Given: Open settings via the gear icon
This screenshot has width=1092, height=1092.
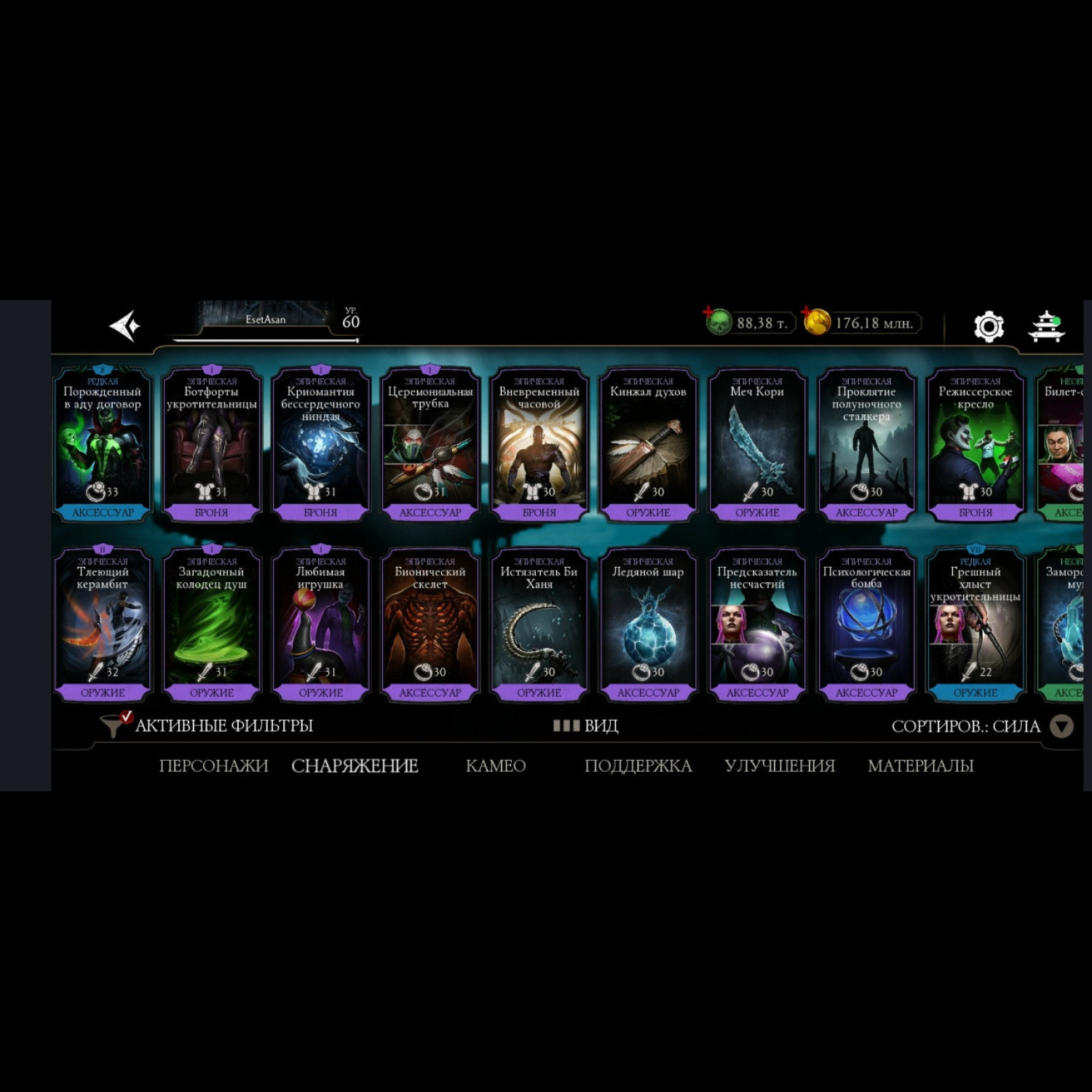Looking at the screenshot, I should click(x=989, y=326).
